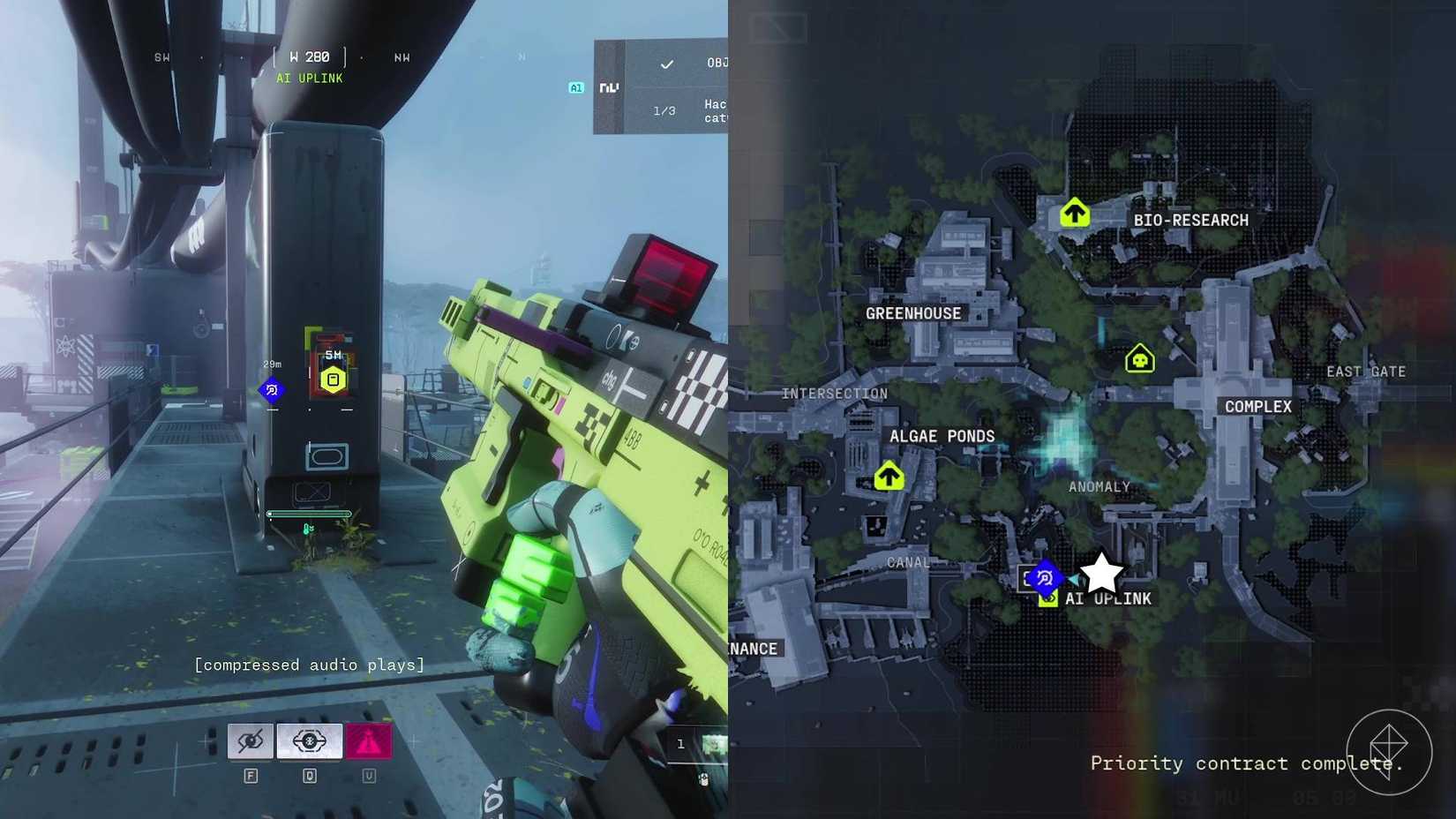This screenshot has height=819, width=1456.
Task: Click the teal A1 keybind badge
Action: coord(575,87)
